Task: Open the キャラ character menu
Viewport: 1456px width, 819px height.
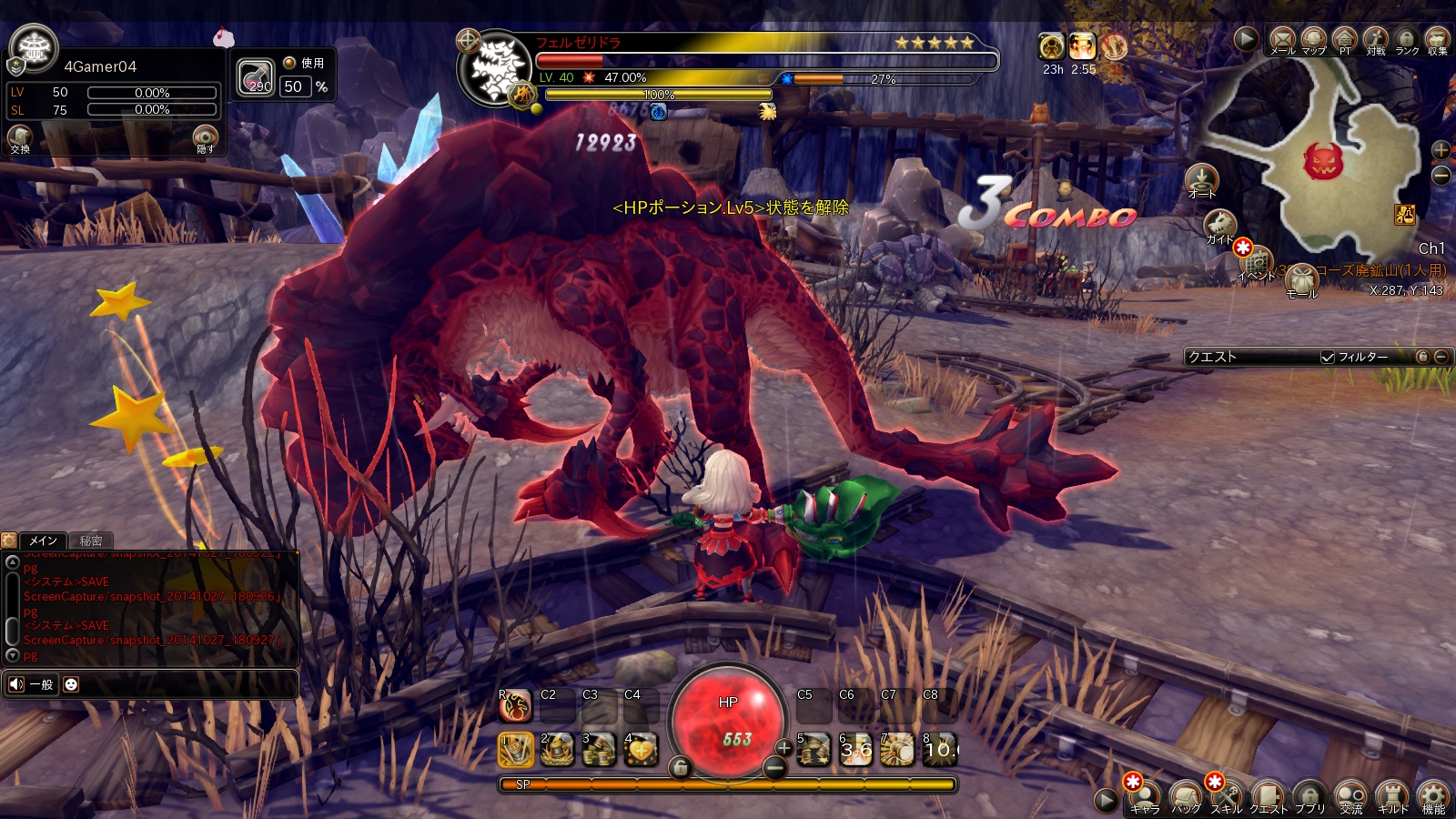Action: [1145, 796]
